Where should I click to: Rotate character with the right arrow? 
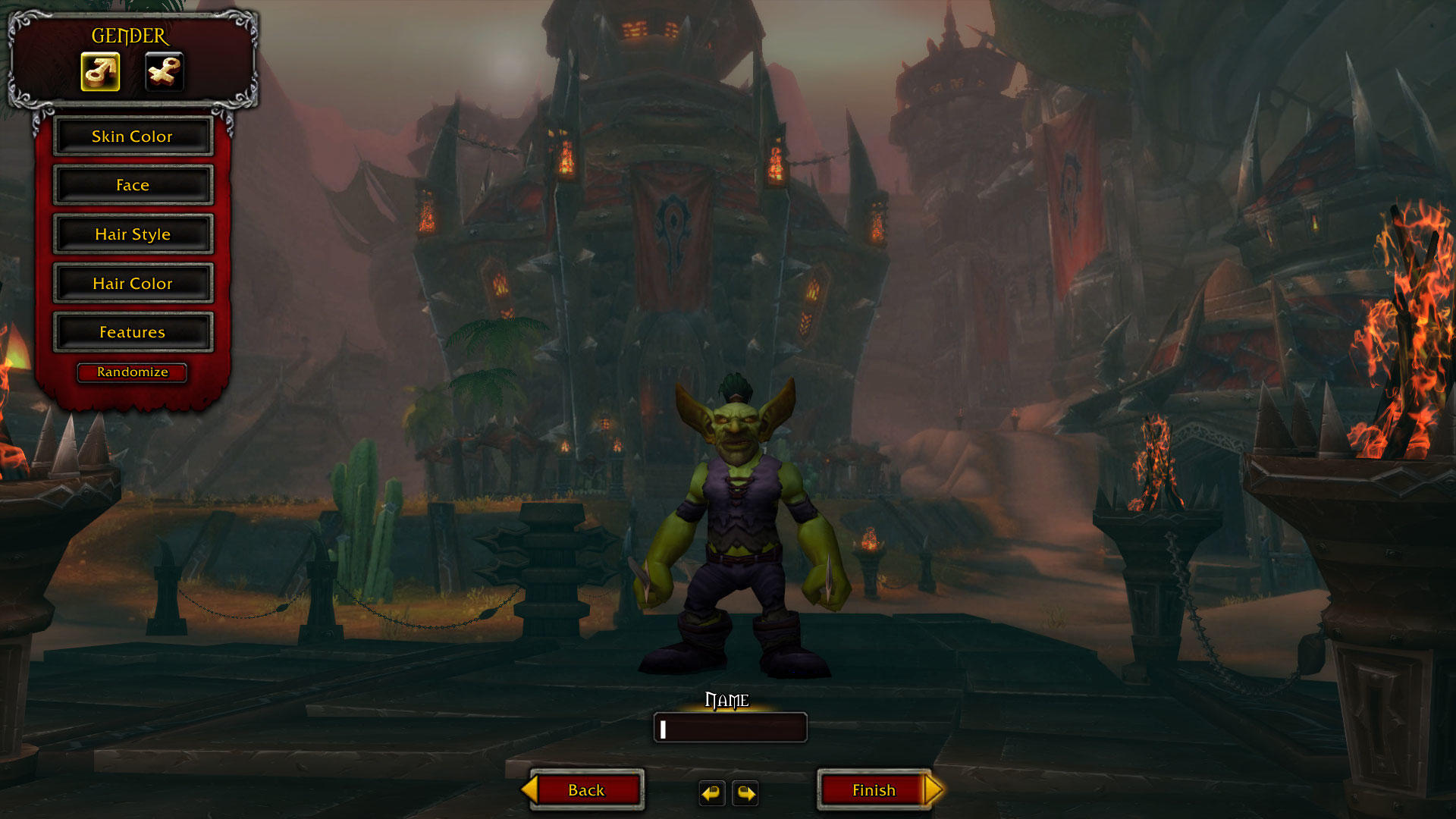click(x=746, y=793)
